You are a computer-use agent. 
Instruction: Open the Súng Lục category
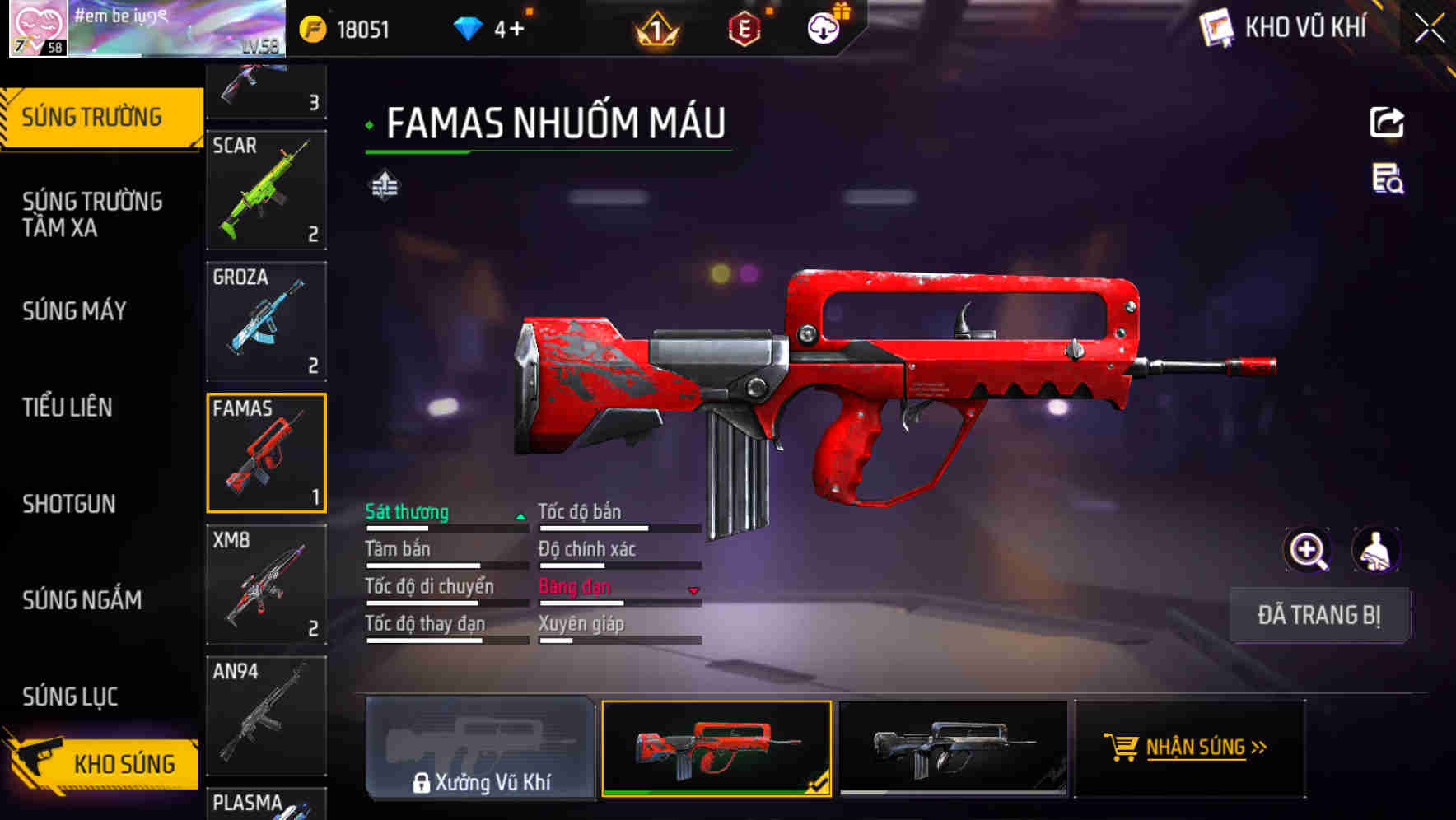[x=70, y=697]
